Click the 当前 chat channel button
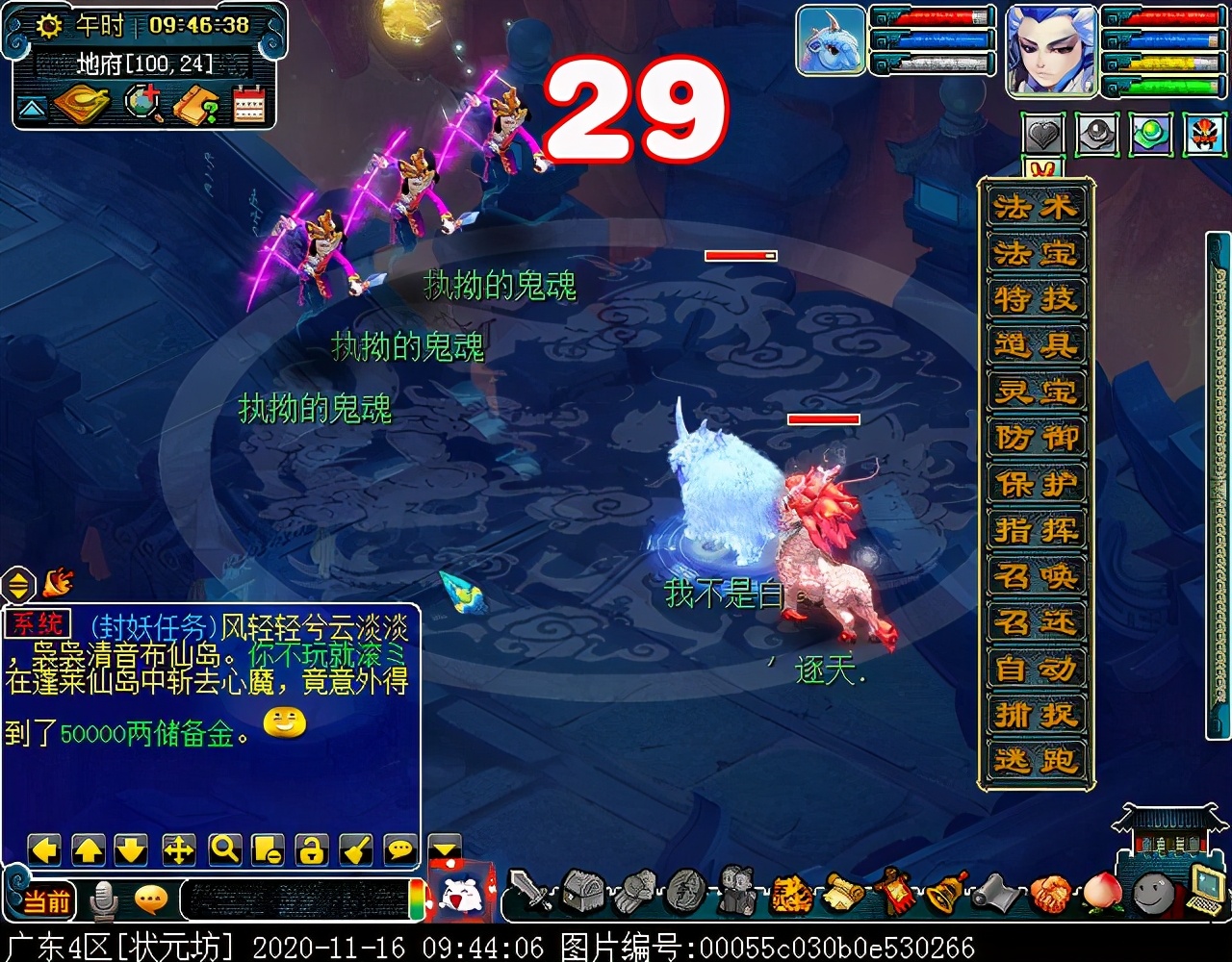This screenshot has width=1232, height=962. [x=46, y=901]
